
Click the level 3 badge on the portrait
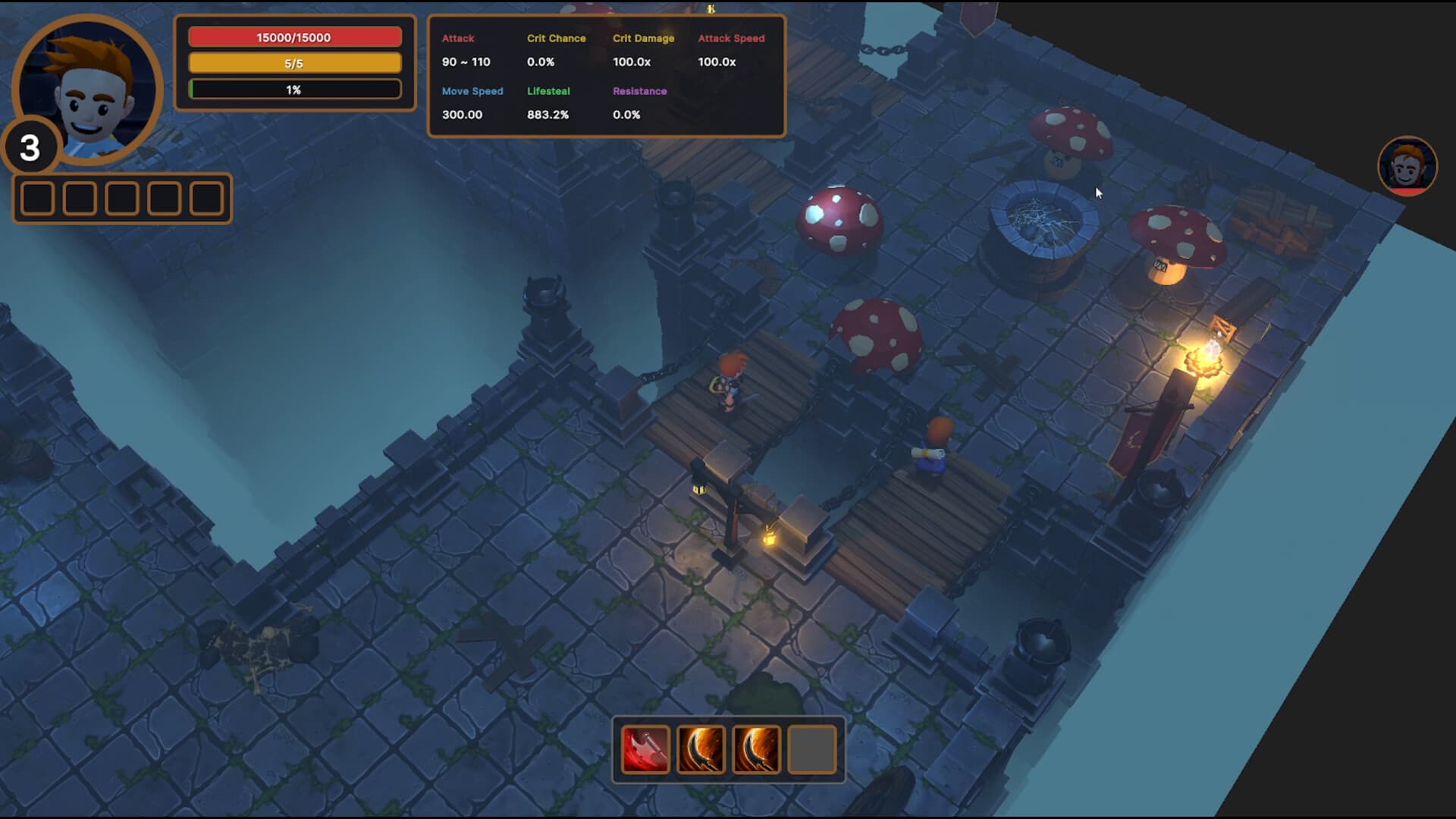click(30, 149)
